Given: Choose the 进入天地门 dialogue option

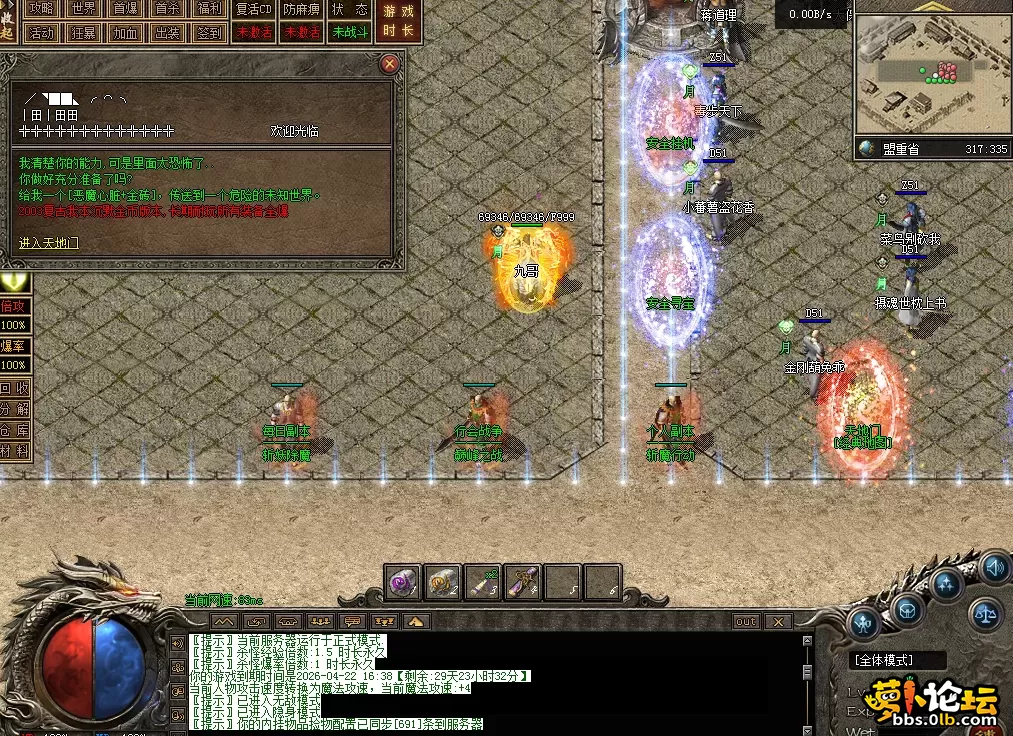Looking at the screenshot, I should (49, 242).
